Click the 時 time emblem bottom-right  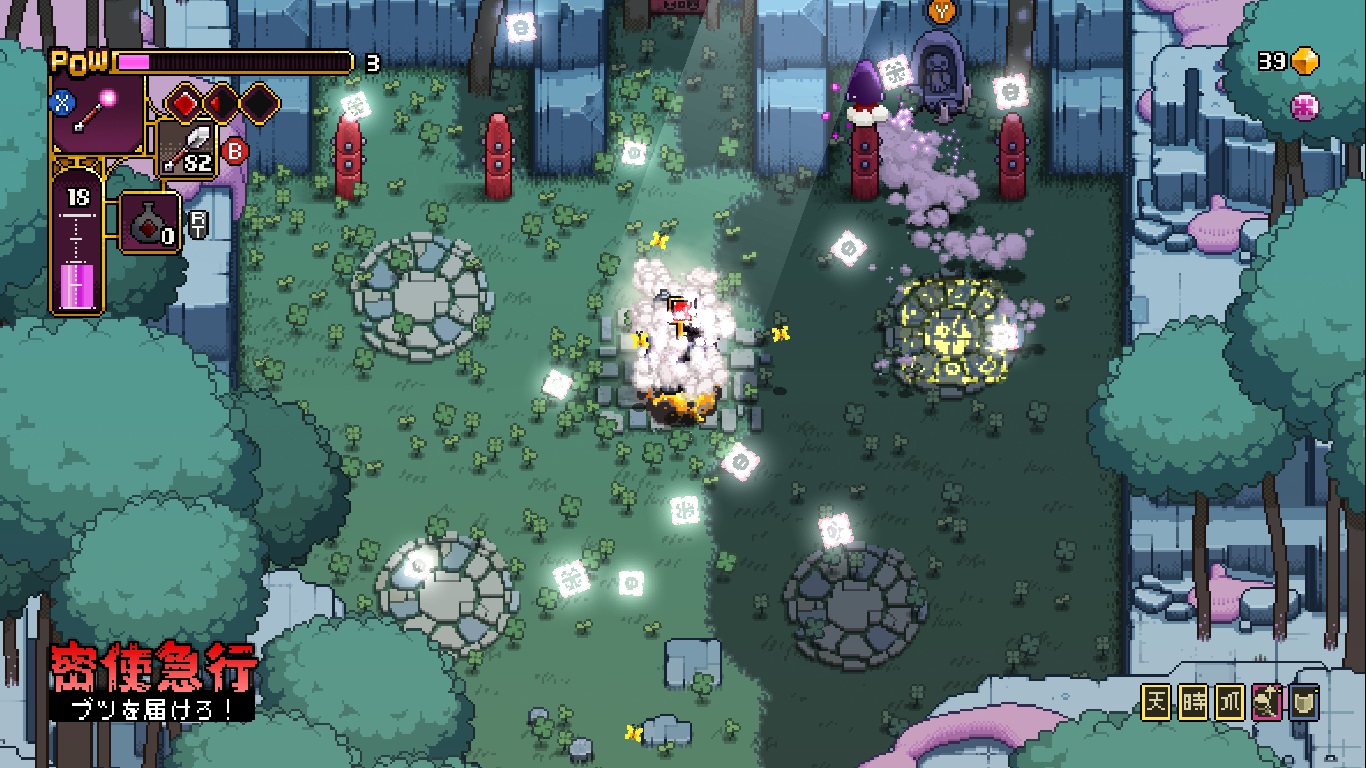point(1193,702)
